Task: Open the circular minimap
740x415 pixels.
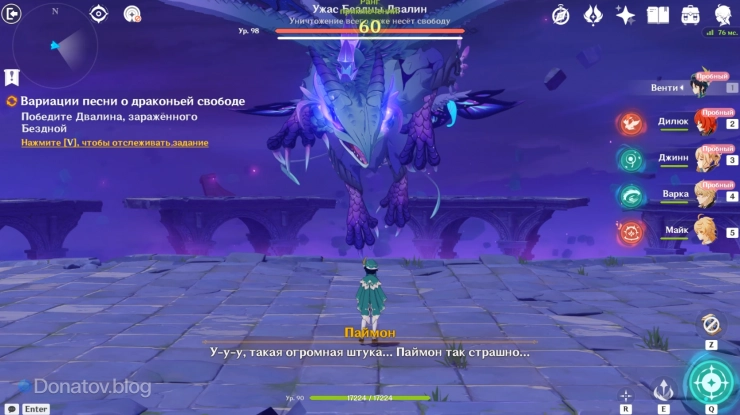Action: [x=54, y=45]
